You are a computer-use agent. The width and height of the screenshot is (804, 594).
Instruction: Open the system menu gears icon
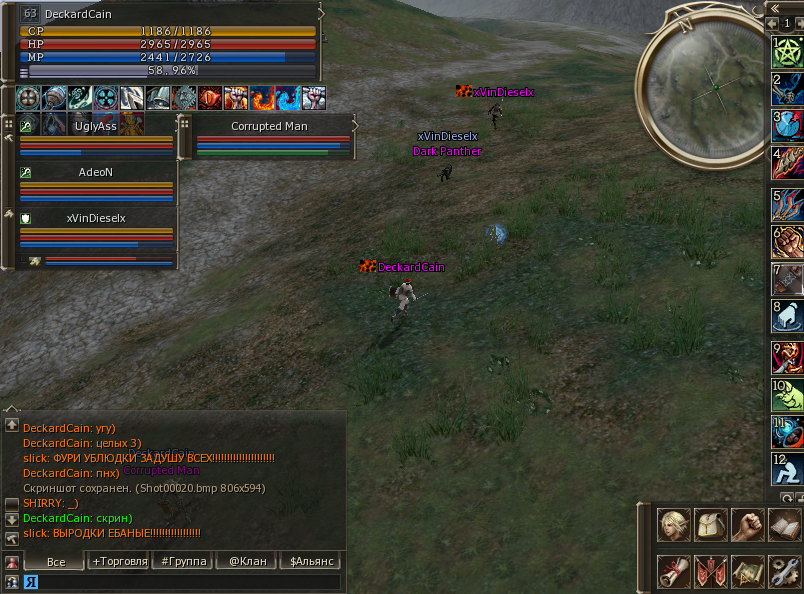click(x=784, y=571)
